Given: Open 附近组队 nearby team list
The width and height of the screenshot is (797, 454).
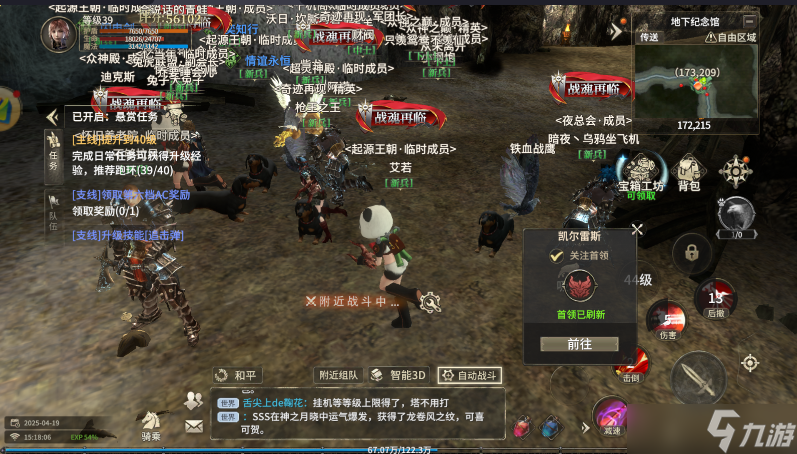Looking at the screenshot, I should 338,376.
